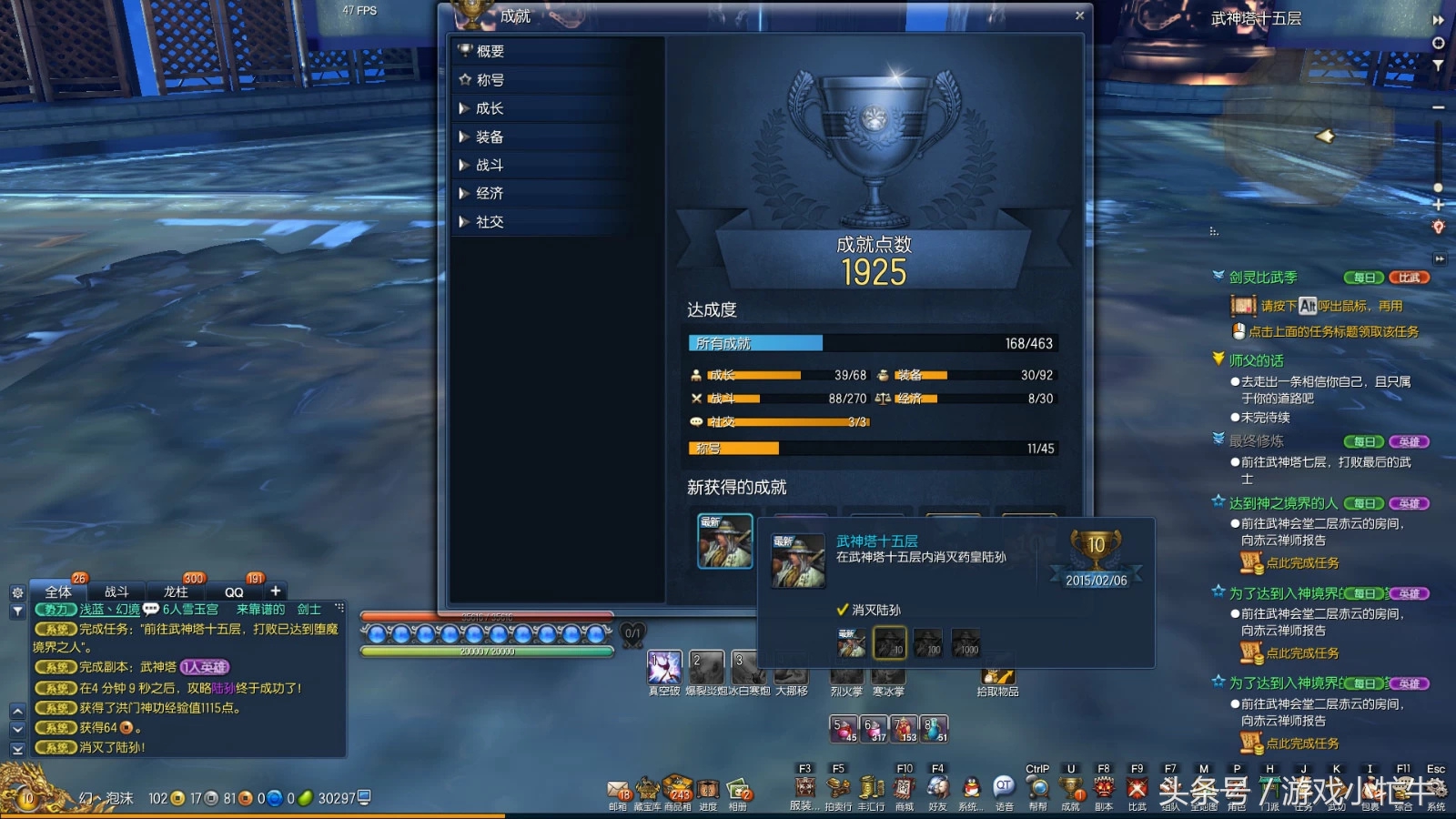Click the newest 武神塔十五层 achievement thumbnail

(724, 541)
